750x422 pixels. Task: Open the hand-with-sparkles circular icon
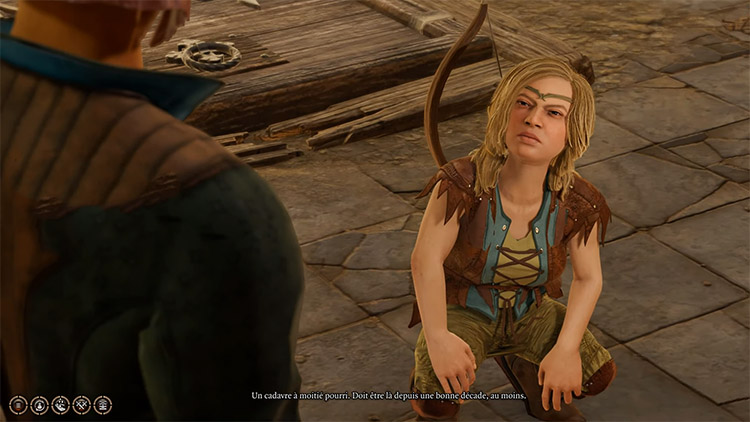point(60,405)
